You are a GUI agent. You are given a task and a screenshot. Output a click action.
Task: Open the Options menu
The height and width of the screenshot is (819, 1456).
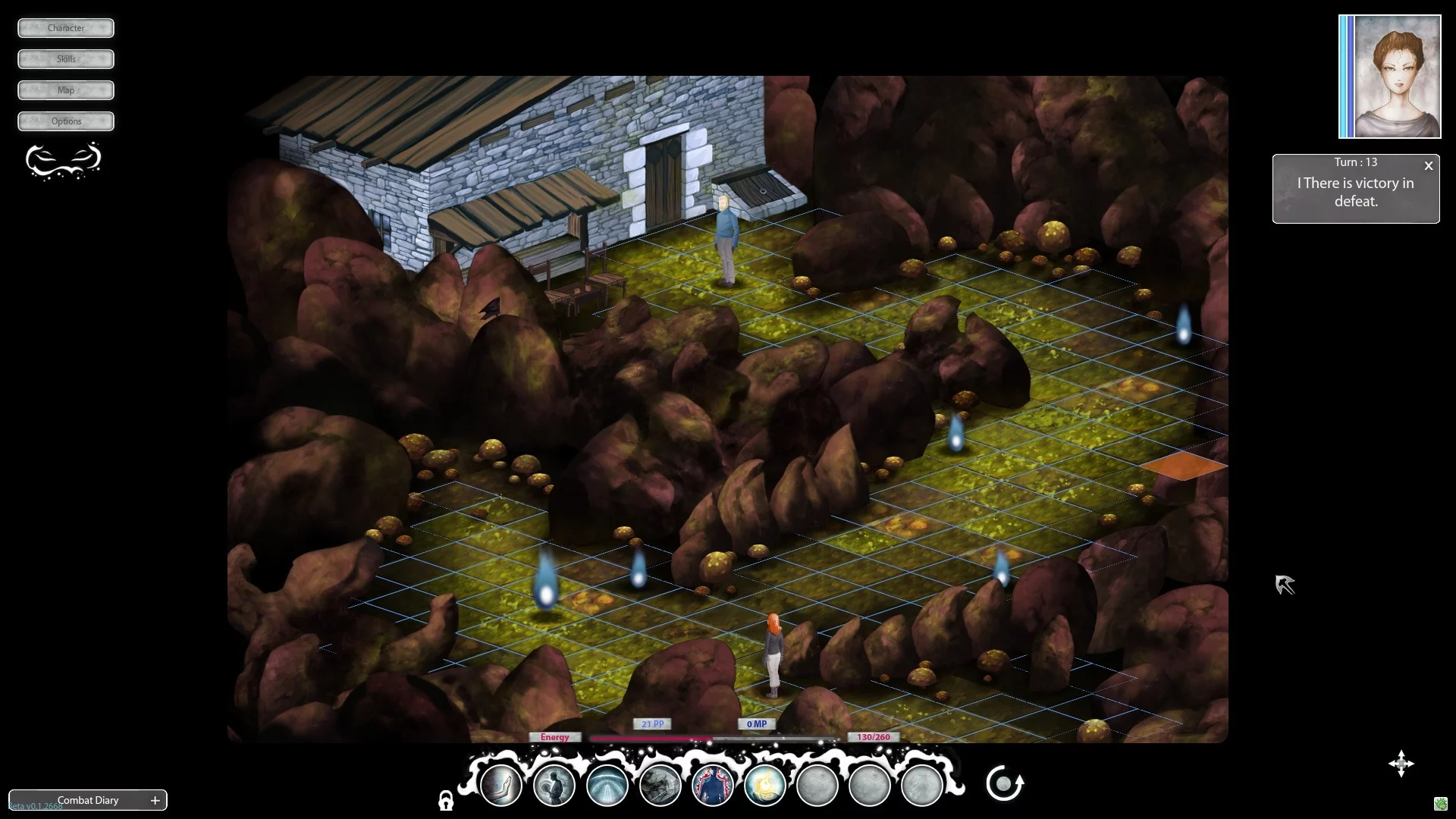[66, 121]
